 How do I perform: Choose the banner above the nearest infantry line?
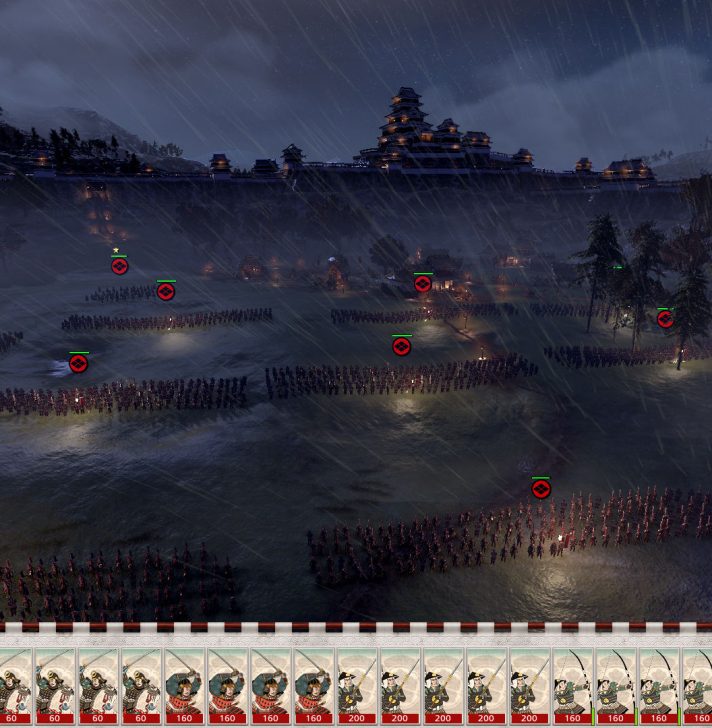pyautogui.click(x=541, y=489)
